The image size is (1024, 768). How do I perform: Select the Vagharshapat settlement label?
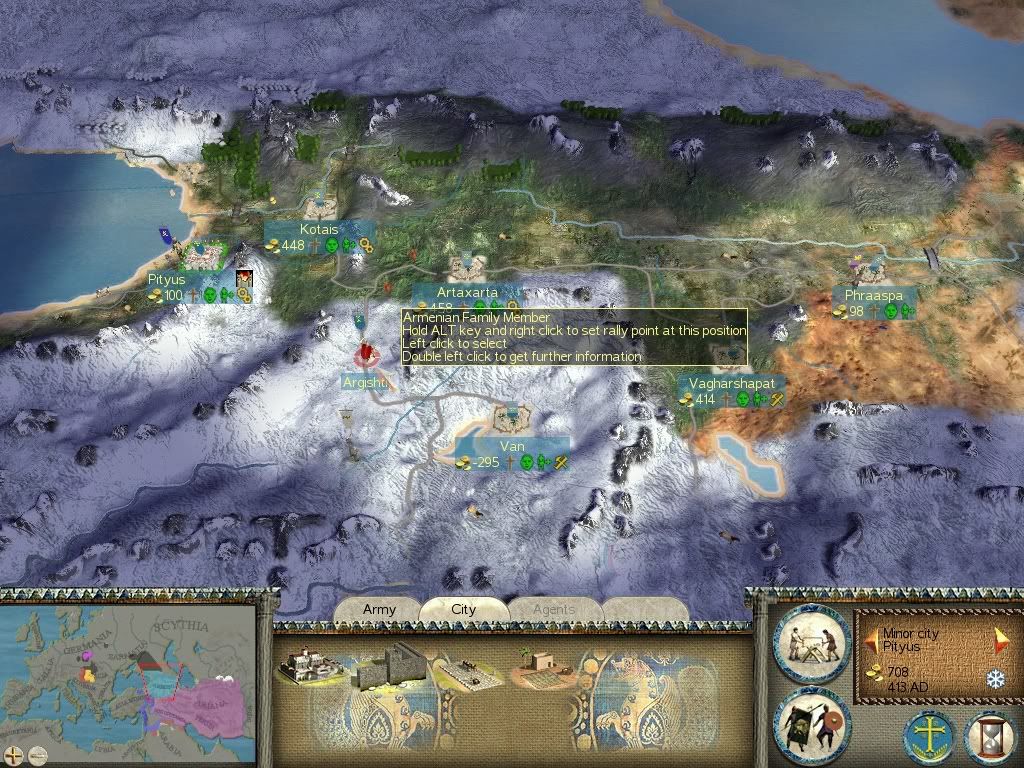point(731,383)
